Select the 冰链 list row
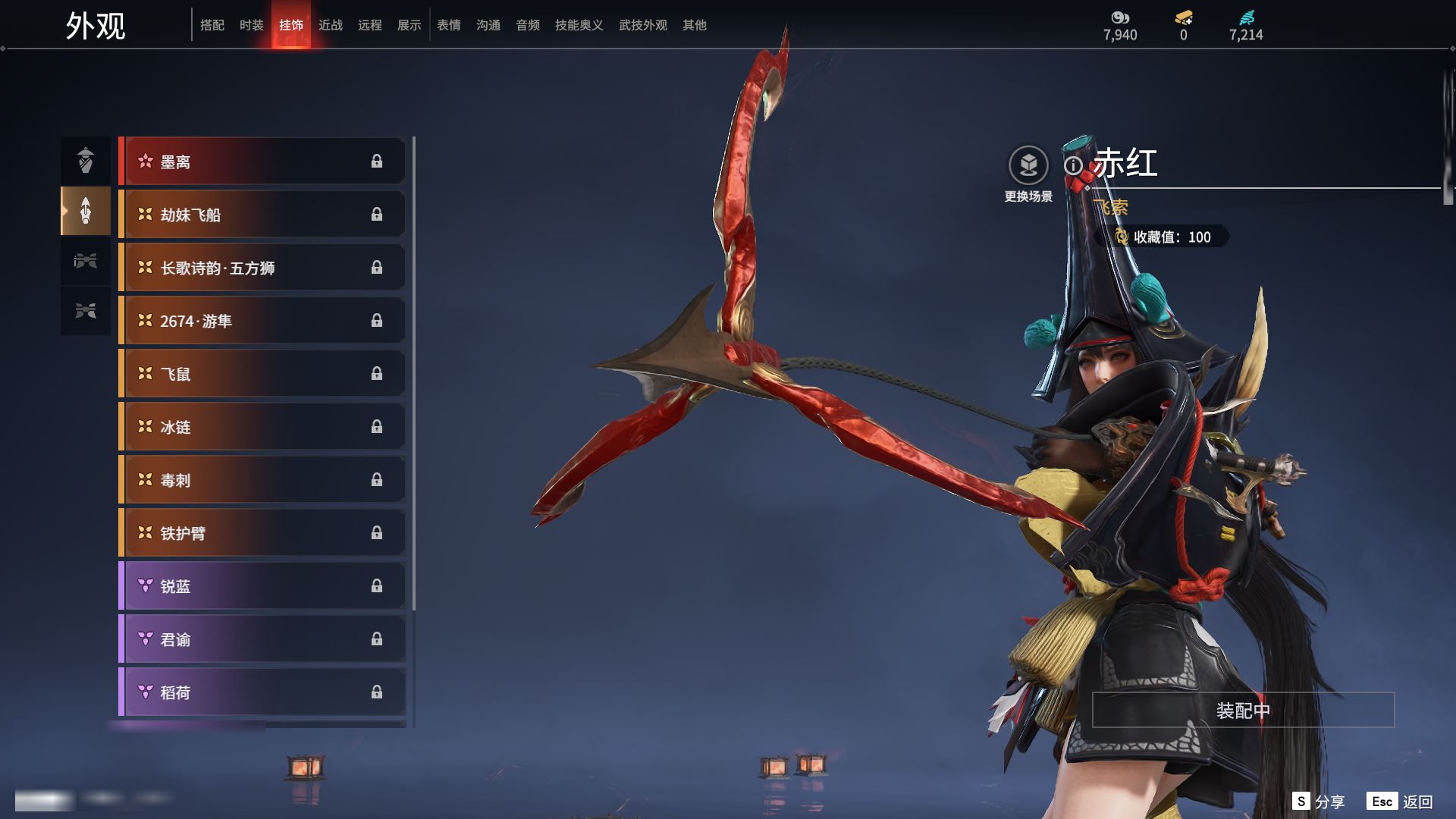 click(x=262, y=427)
